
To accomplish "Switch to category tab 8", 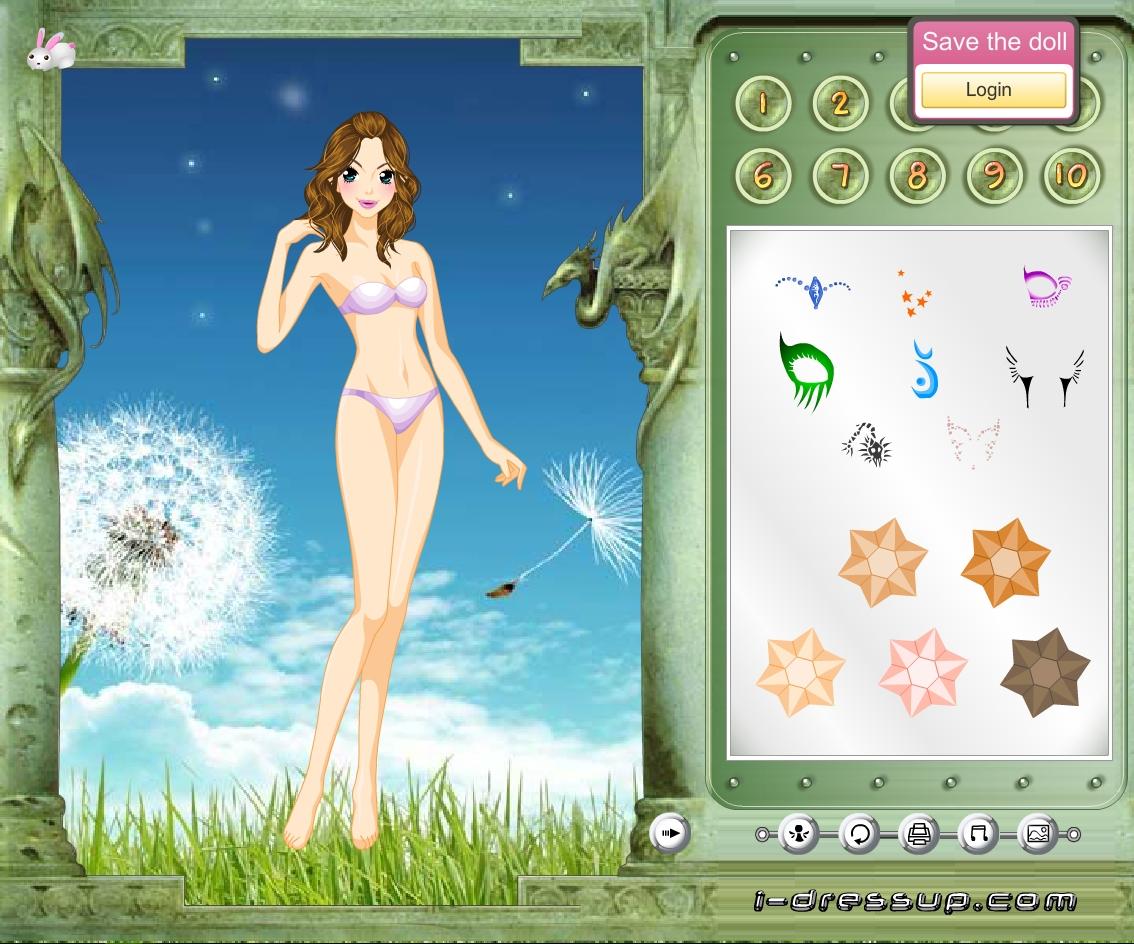I will [x=917, y=176].
